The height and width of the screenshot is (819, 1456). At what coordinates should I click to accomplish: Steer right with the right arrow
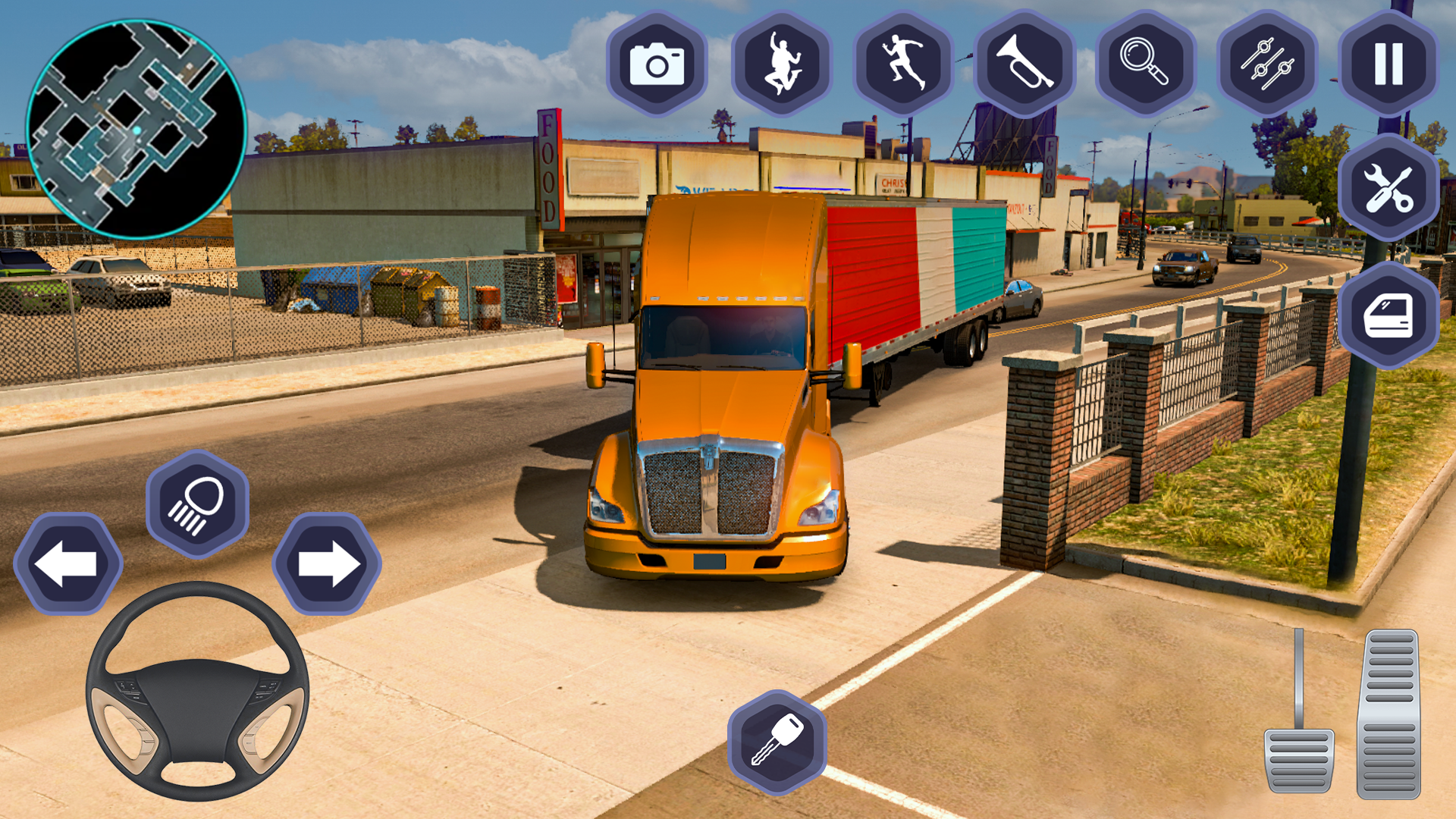[x=327, y=563]
